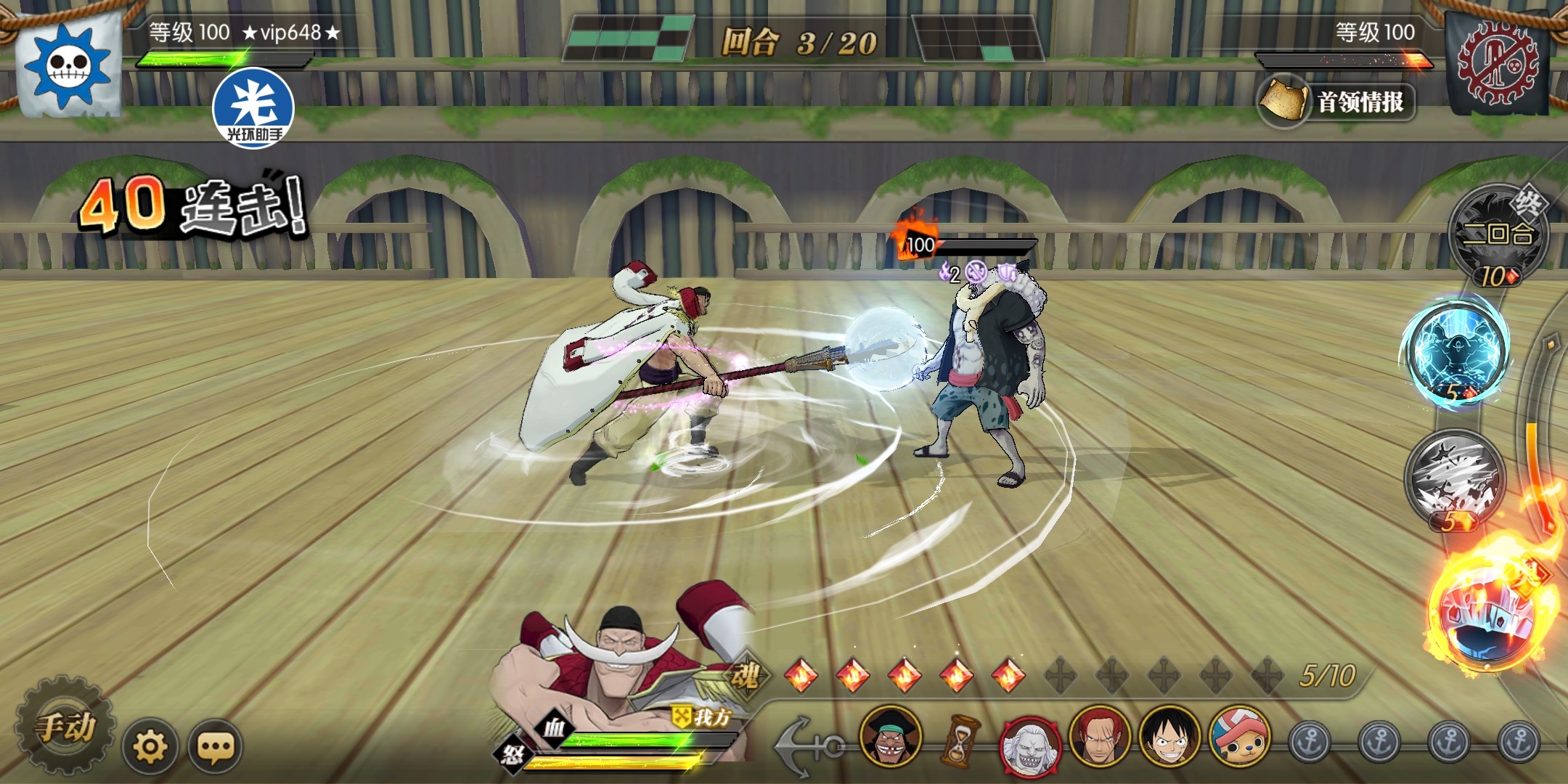Image resolution: width=1568 pixels, height=784 pixels.
Task: Choose Chopper's portrait in turn order
Action: click(1238, 738)
